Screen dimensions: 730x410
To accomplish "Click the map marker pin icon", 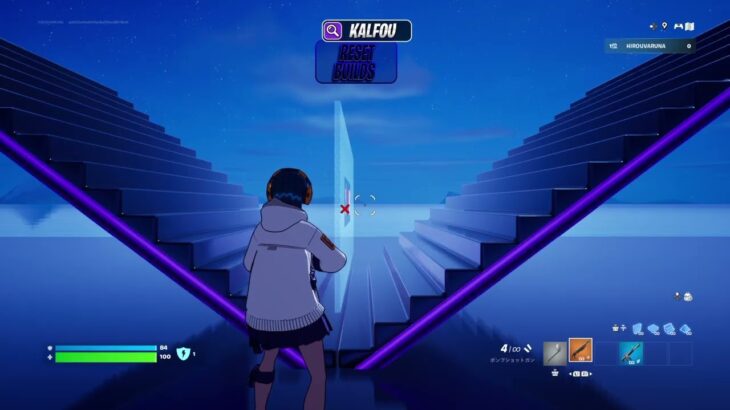I will pos(663,27).
